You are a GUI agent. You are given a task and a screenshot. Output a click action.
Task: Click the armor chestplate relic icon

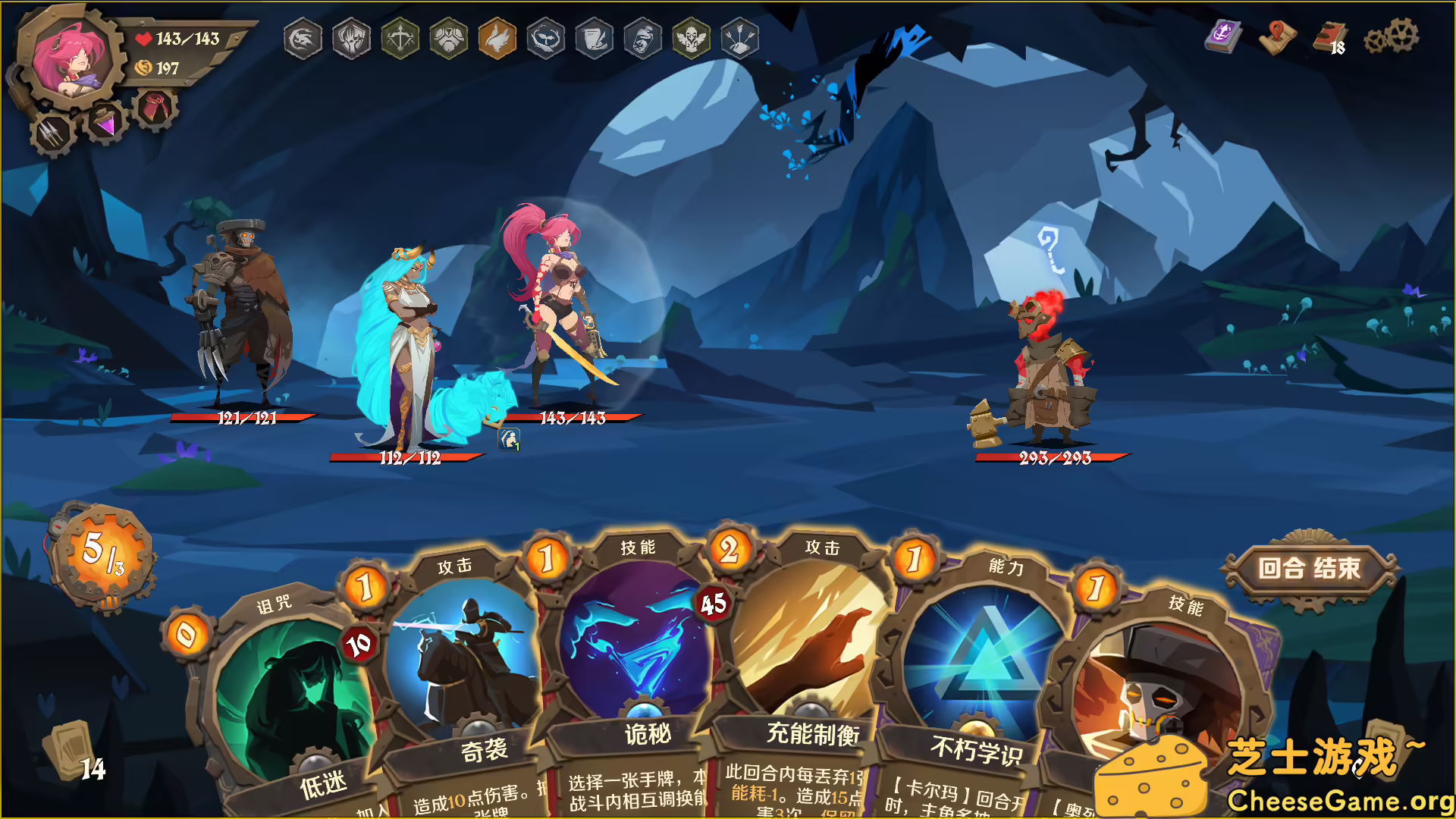[447, 39]
